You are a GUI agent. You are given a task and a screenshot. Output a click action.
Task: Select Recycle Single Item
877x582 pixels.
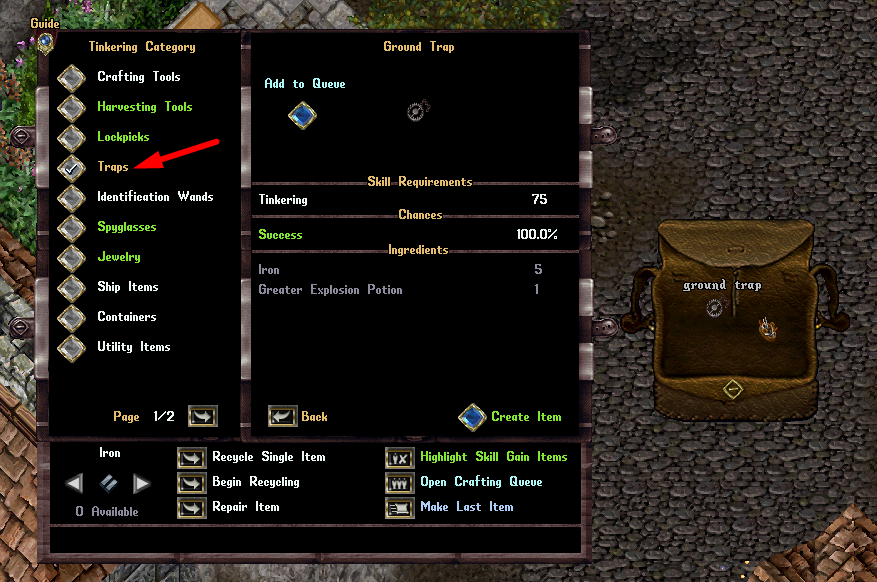[191, 457]
